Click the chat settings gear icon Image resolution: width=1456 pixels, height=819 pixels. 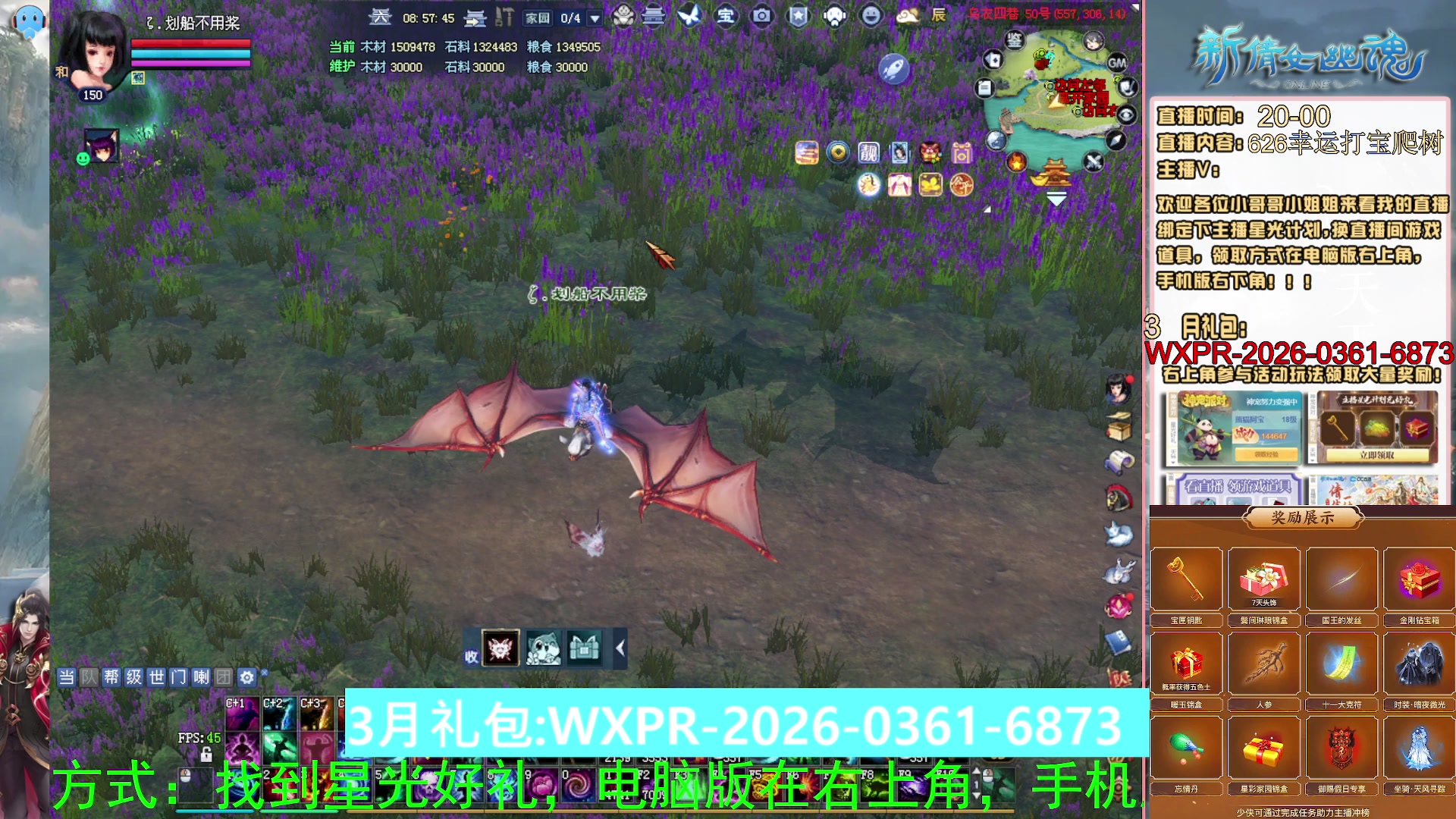247,677
